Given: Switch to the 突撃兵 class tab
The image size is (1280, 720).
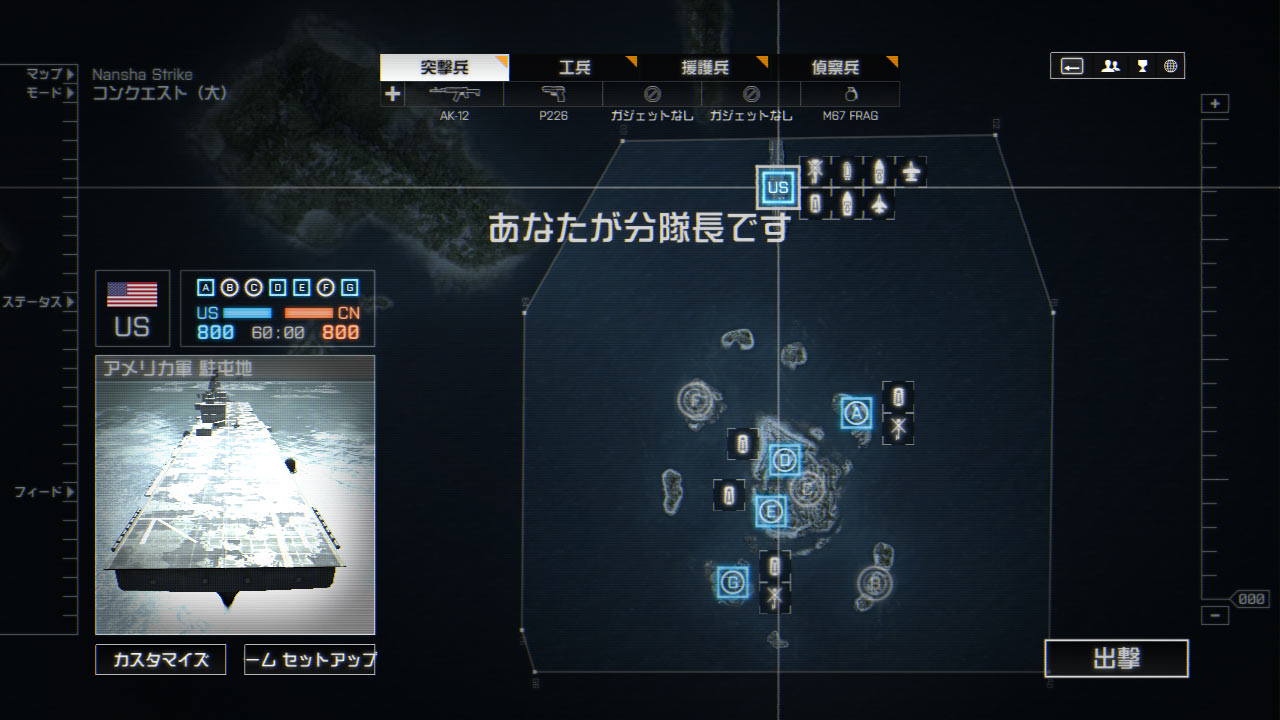Looking at the screenshot, I should pos(444,68).
